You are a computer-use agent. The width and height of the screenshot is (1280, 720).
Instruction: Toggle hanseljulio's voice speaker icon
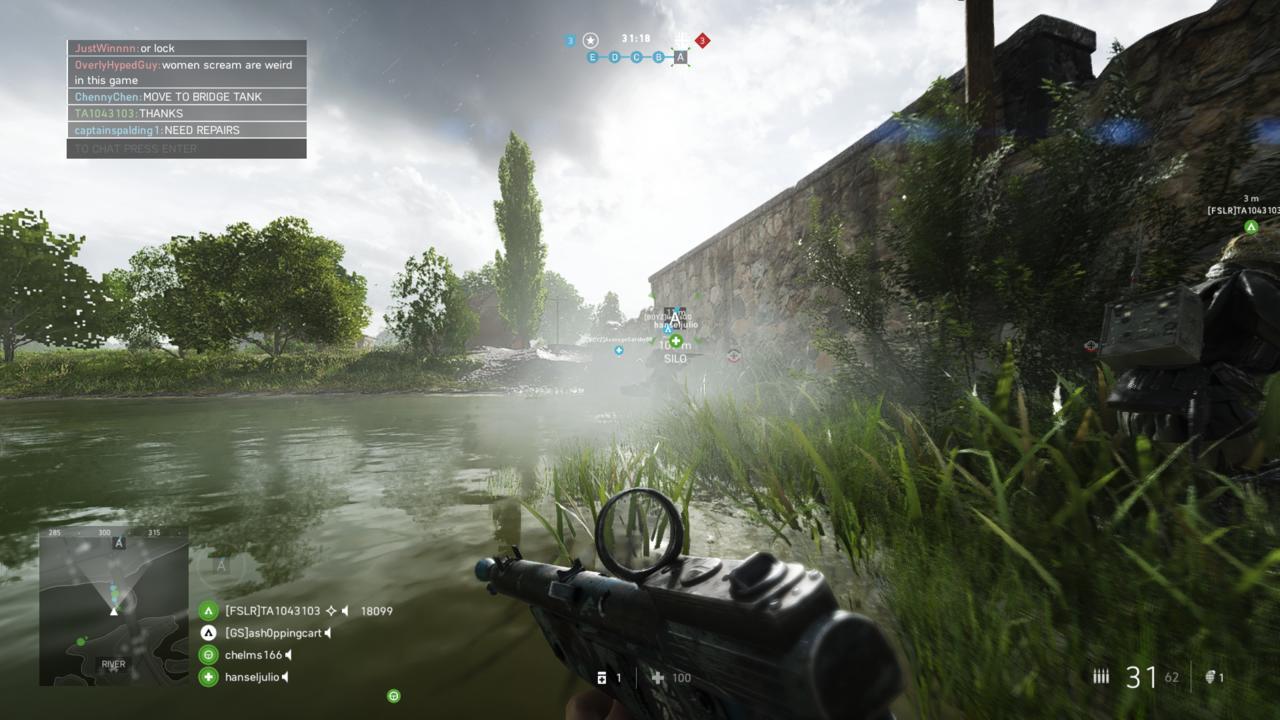(284, 677)
